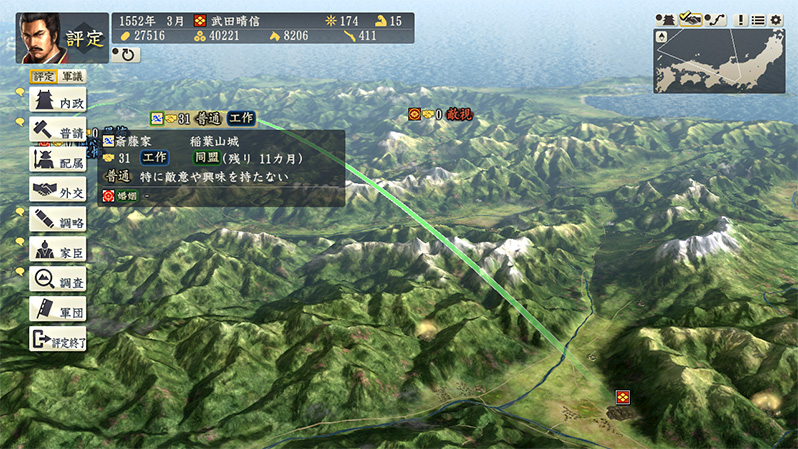The image size is (798, 449).
Task: Toggle the handshake diplomacy map filter
Action: point(689,19)
